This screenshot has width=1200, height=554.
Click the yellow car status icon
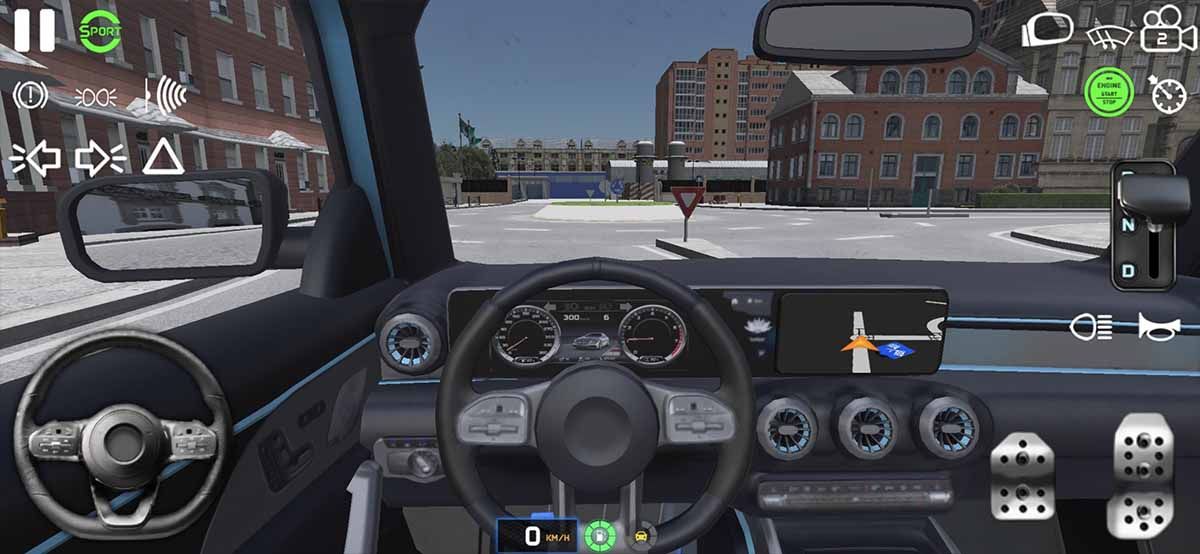[x=641, y=535]
